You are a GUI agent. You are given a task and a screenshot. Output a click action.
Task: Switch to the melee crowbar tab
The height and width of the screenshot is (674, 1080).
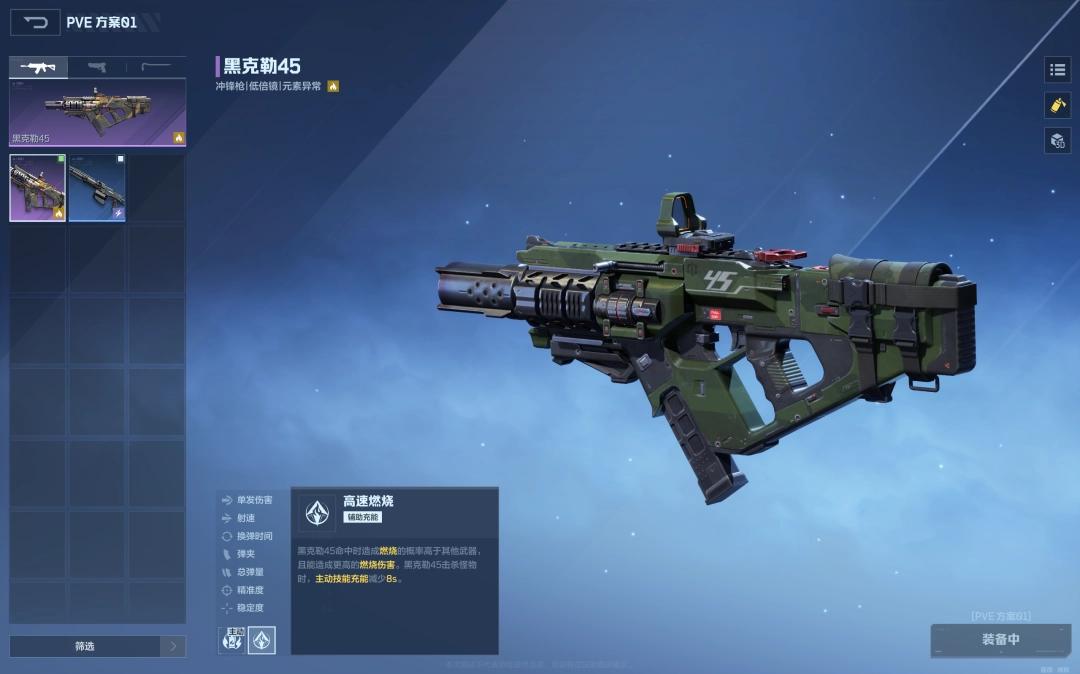[156, 67]
